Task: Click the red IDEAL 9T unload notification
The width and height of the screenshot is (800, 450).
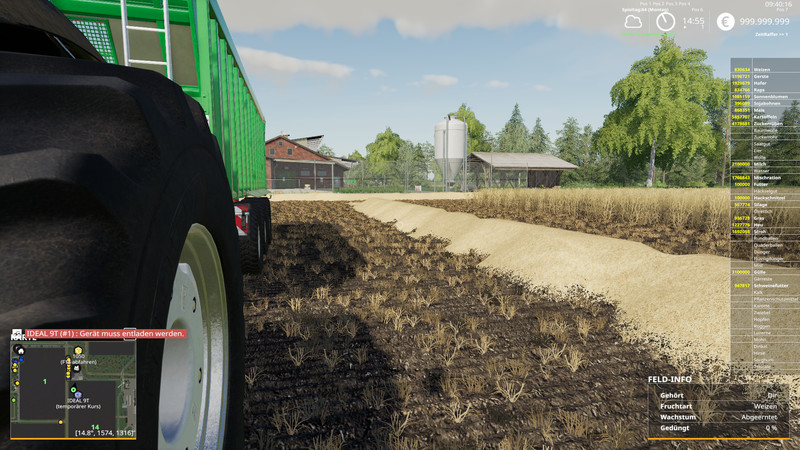Action: pos(98,333)
